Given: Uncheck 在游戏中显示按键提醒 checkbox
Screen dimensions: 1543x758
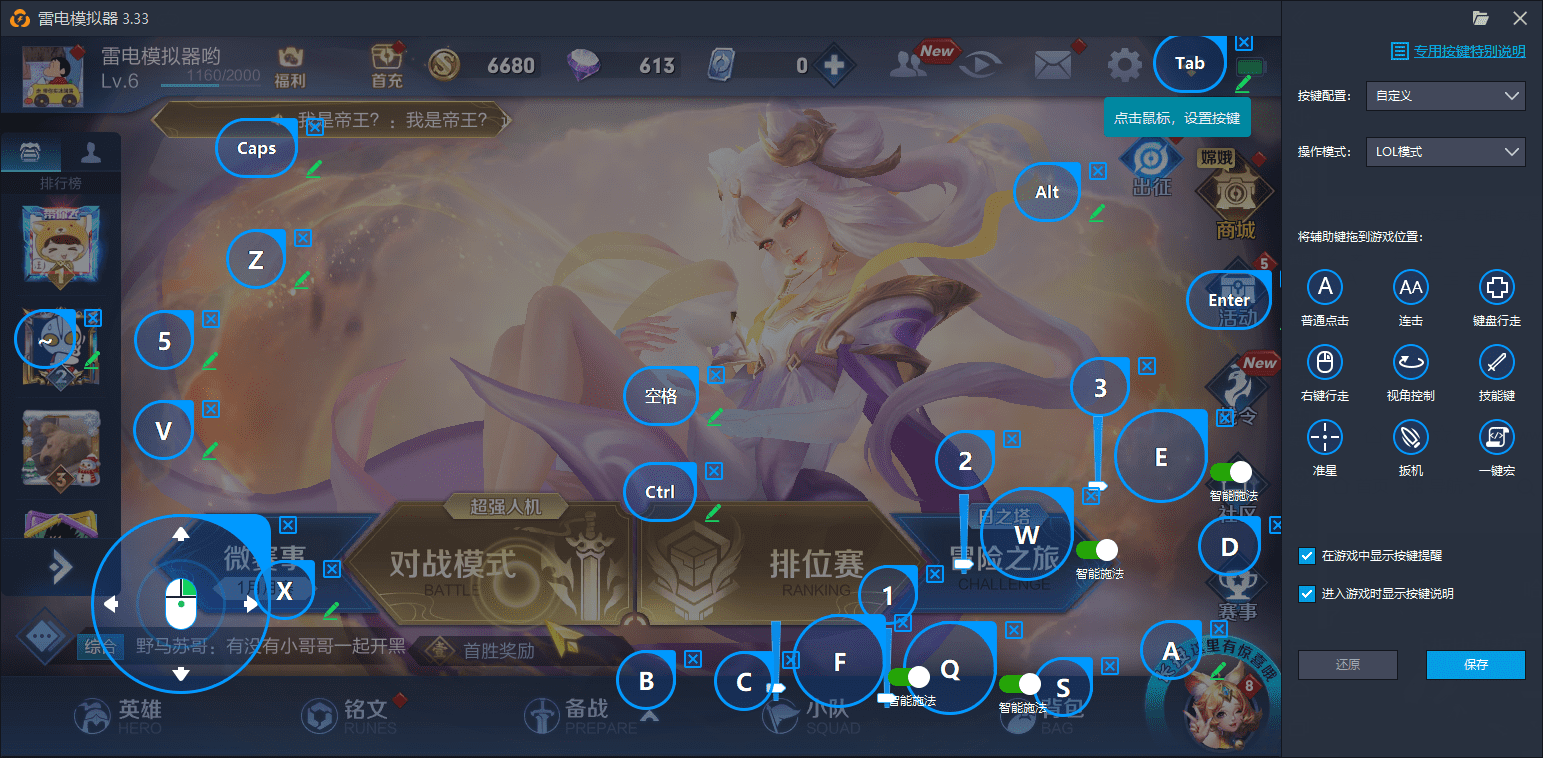Looking at the screenshot, I should pyautogui.click(x=1307, y=558).
